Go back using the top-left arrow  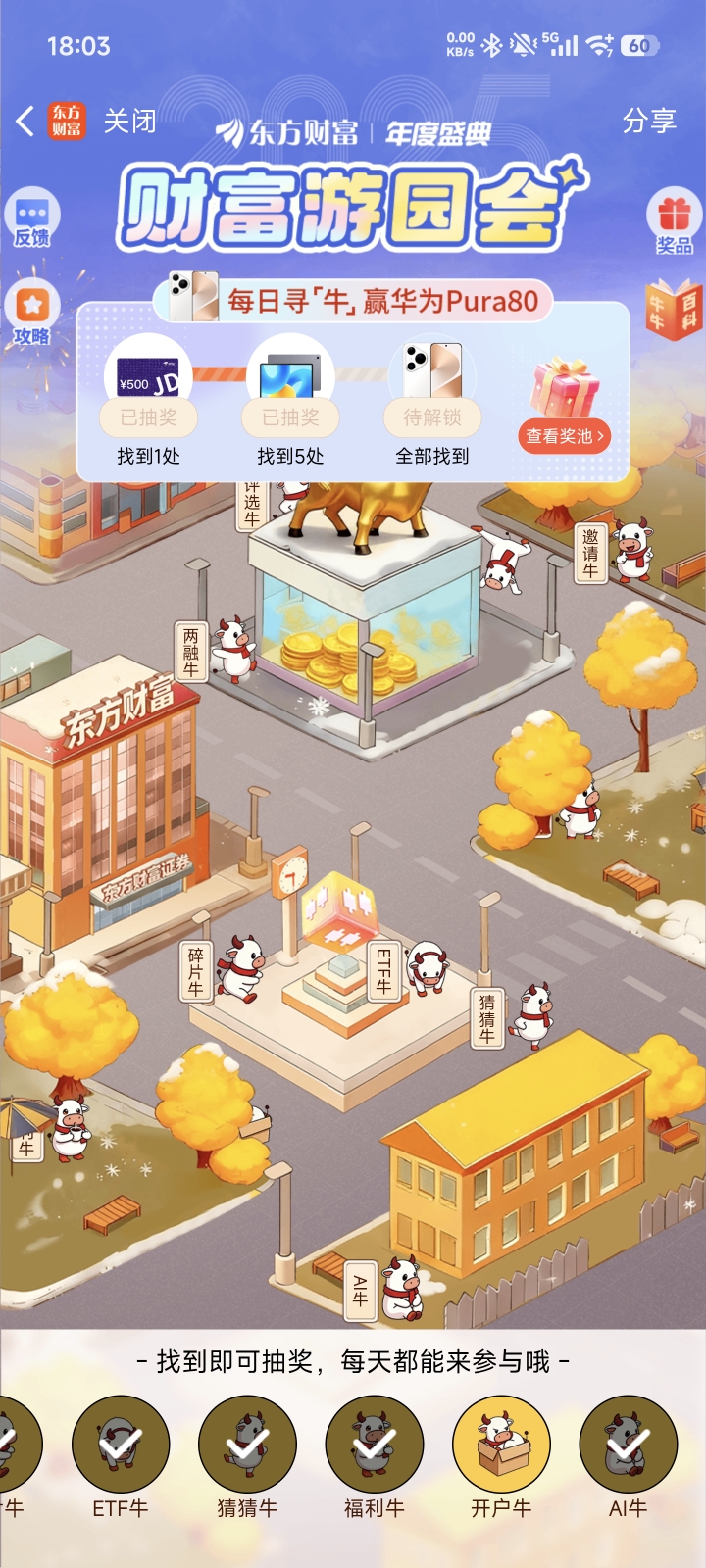(25, 122)
